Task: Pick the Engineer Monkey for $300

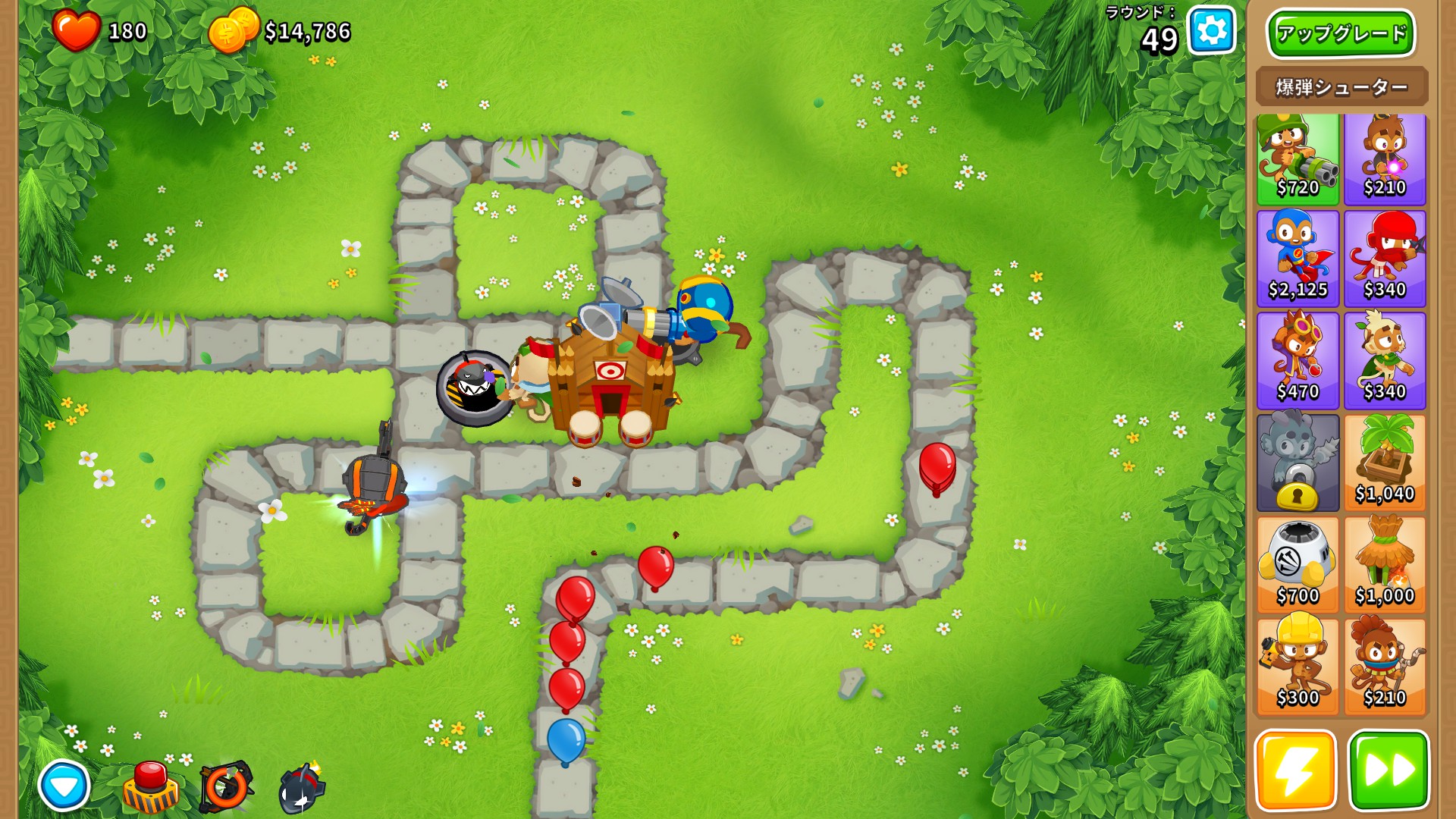Action: pos(1298,667)
